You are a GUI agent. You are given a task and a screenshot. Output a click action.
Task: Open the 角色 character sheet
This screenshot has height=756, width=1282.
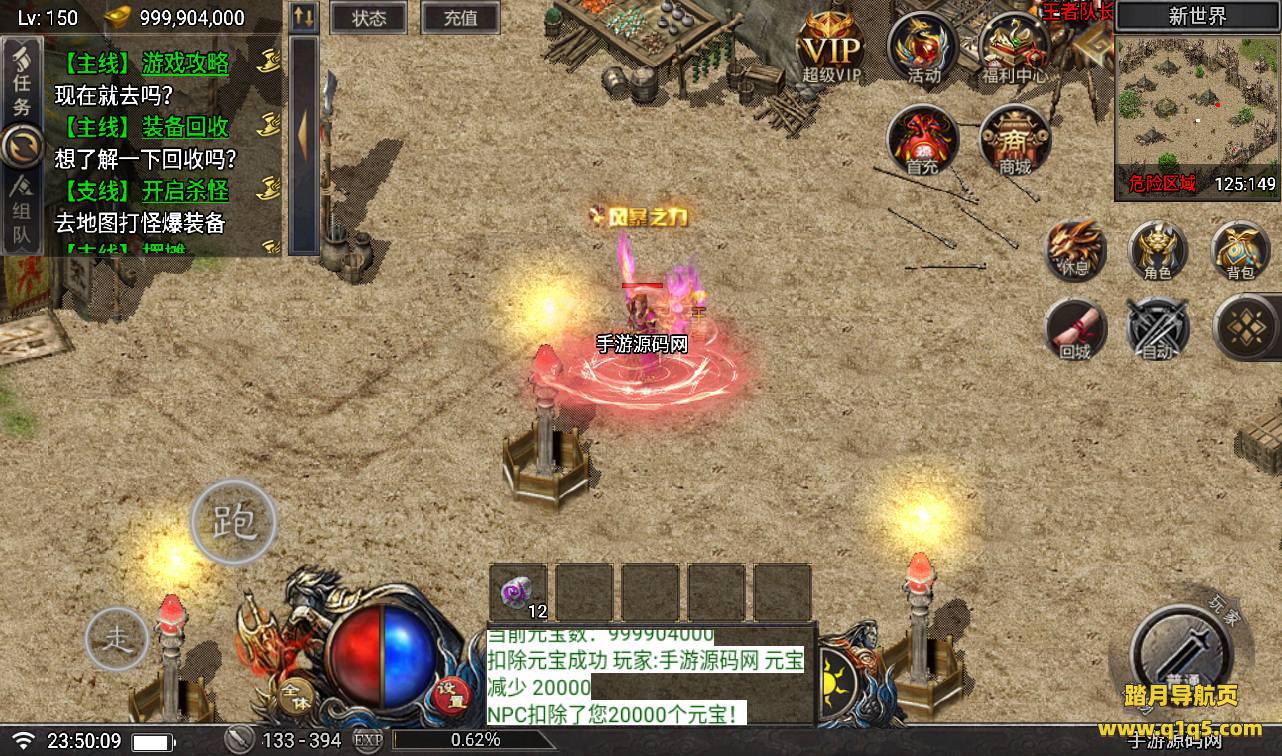pyautogui.click(x=1158, y=248)
